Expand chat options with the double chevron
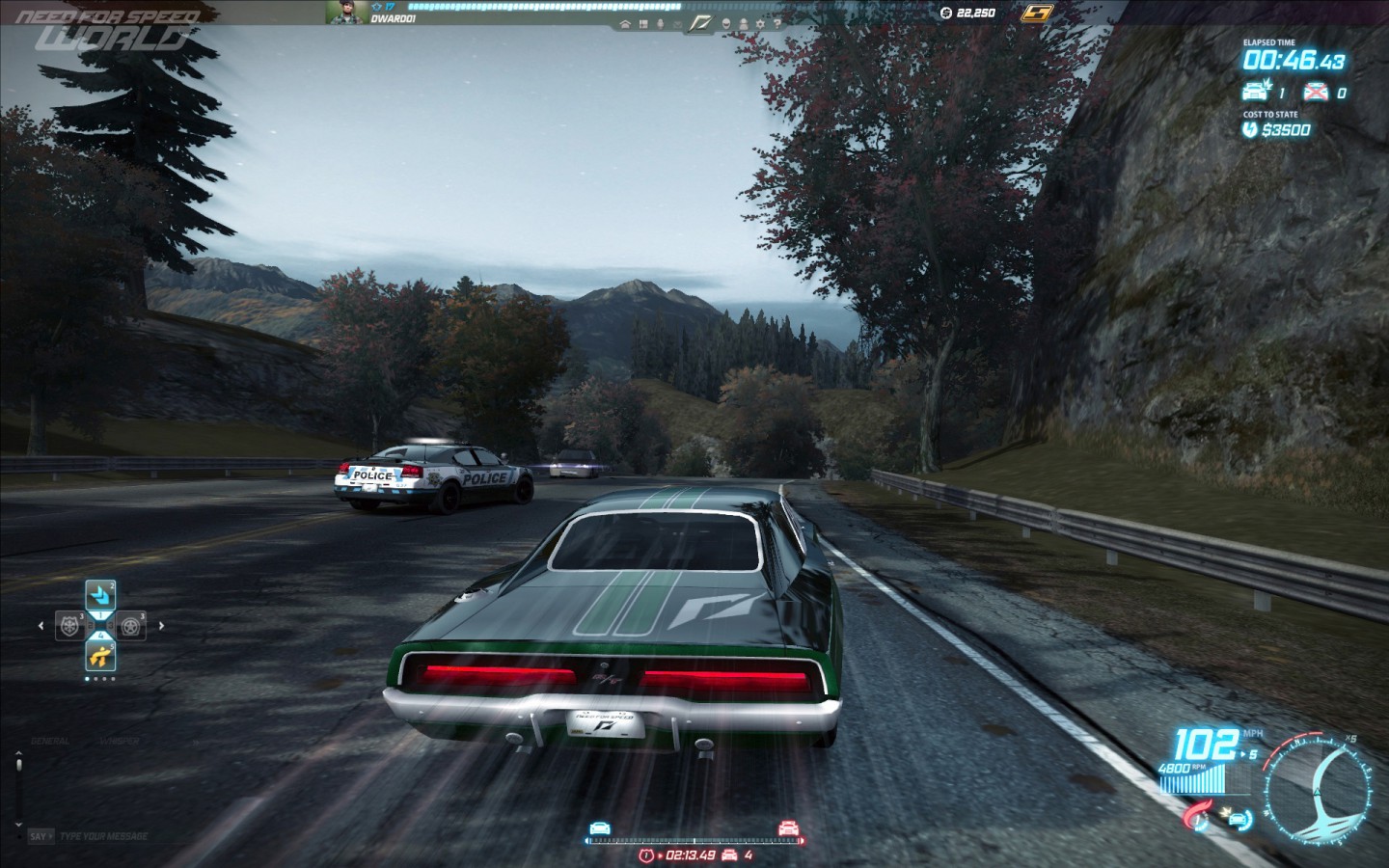Viewport: 1389px width, 868px height. tap(195, 742)
